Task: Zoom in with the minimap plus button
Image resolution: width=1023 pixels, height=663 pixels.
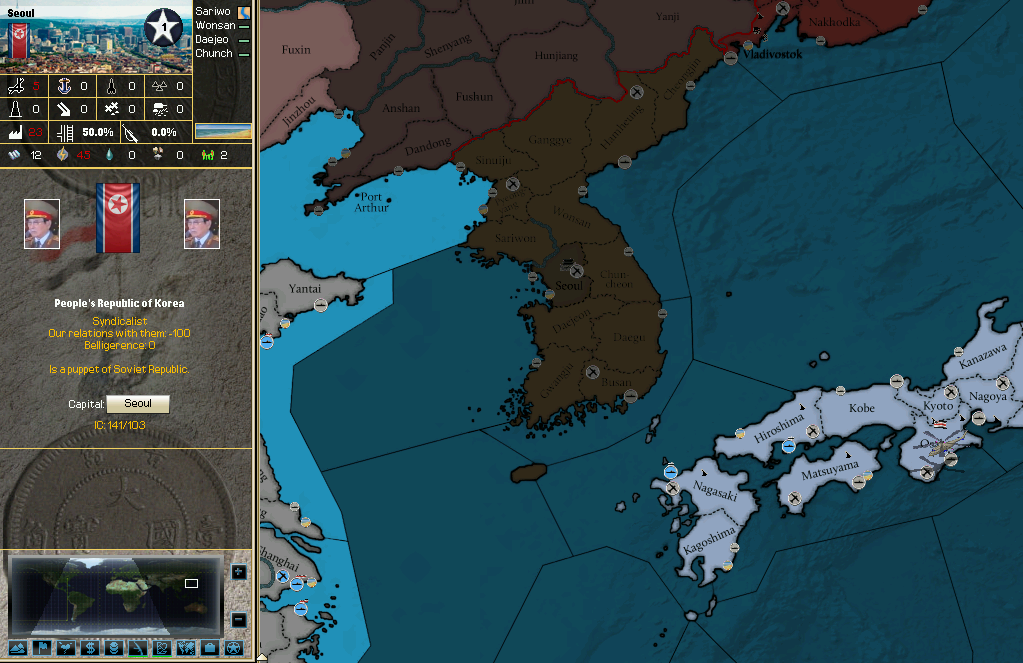Action: [238, 572]
